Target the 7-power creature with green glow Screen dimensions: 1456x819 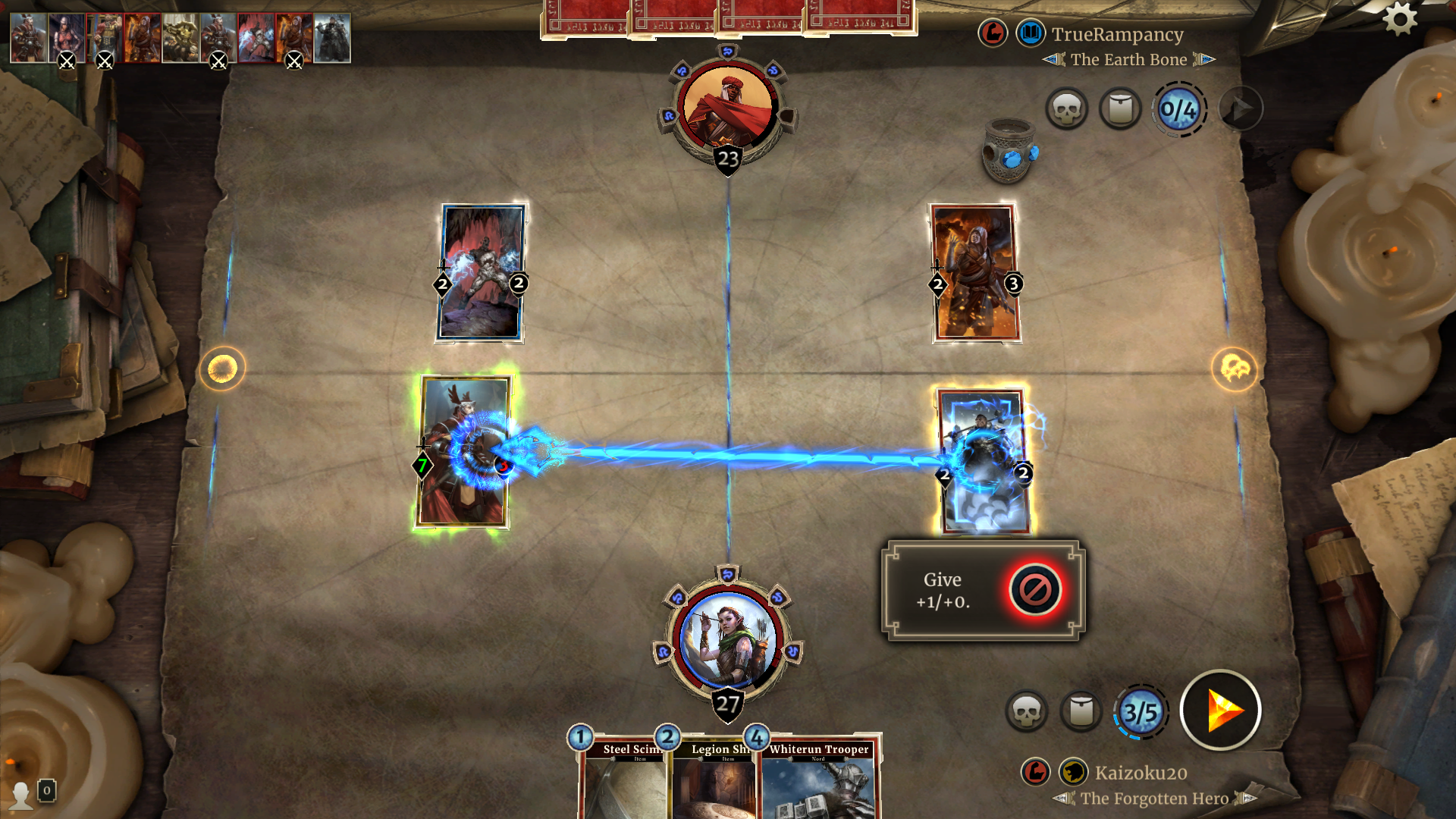coord(463,452)
